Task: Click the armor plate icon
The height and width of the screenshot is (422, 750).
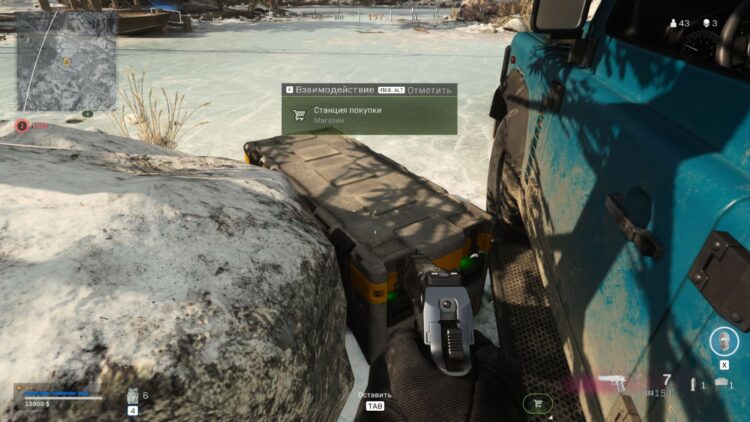Action: (x=132, y=395)
